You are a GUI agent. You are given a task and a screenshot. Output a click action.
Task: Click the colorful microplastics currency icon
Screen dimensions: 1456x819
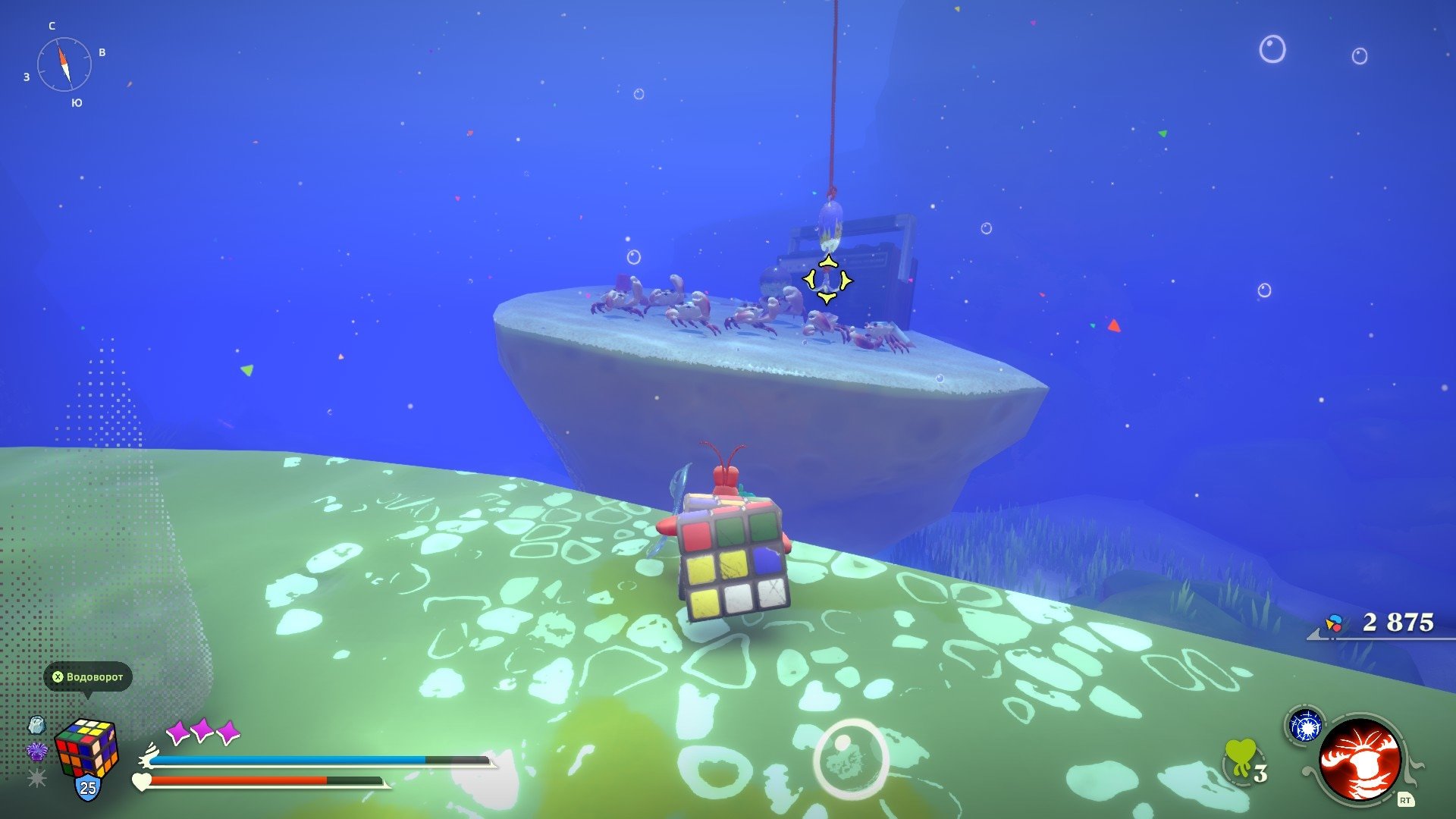coord(1334,623)
